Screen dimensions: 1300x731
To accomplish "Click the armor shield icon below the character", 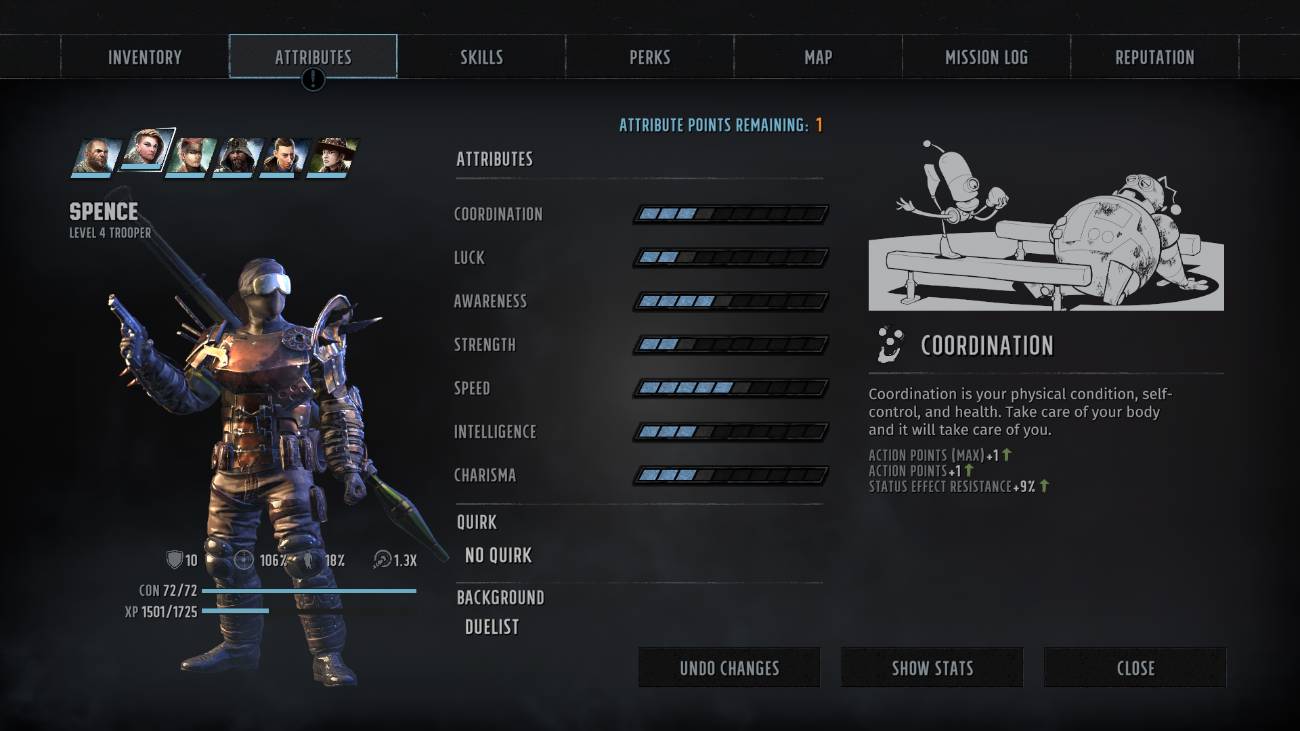I will click(172, 560).
